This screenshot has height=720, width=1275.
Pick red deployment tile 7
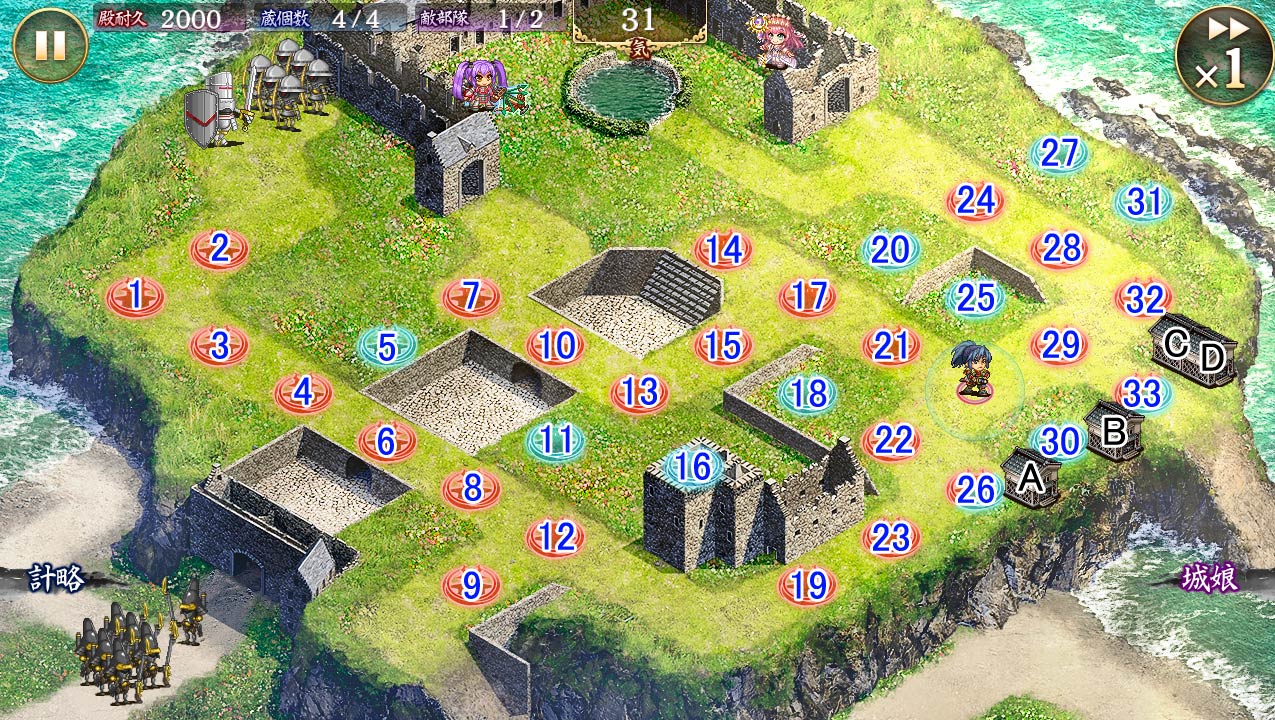click(x=471, y=296)
